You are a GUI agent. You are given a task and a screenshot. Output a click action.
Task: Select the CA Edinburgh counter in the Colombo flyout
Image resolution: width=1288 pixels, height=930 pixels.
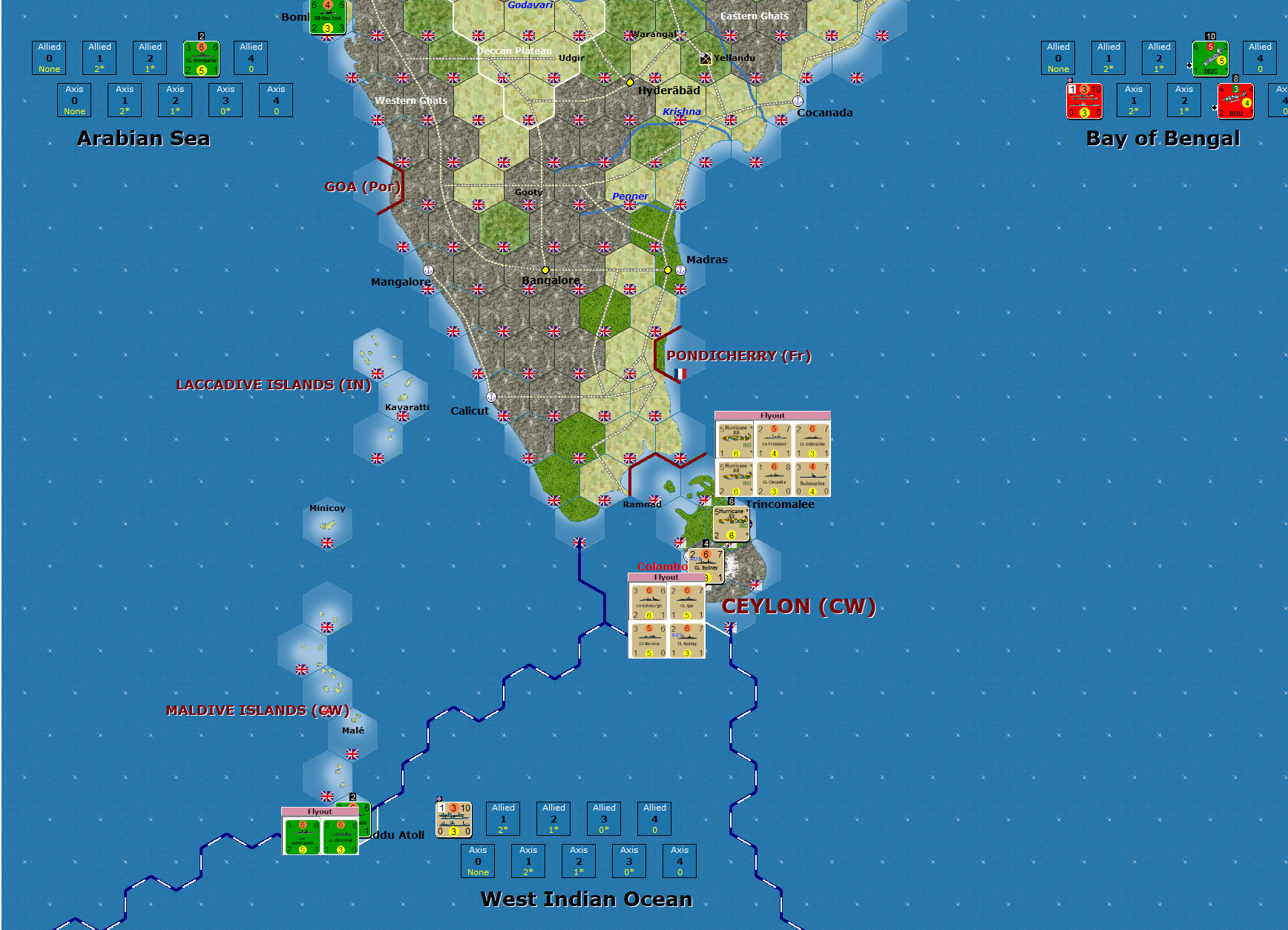[x=649, y=601]
